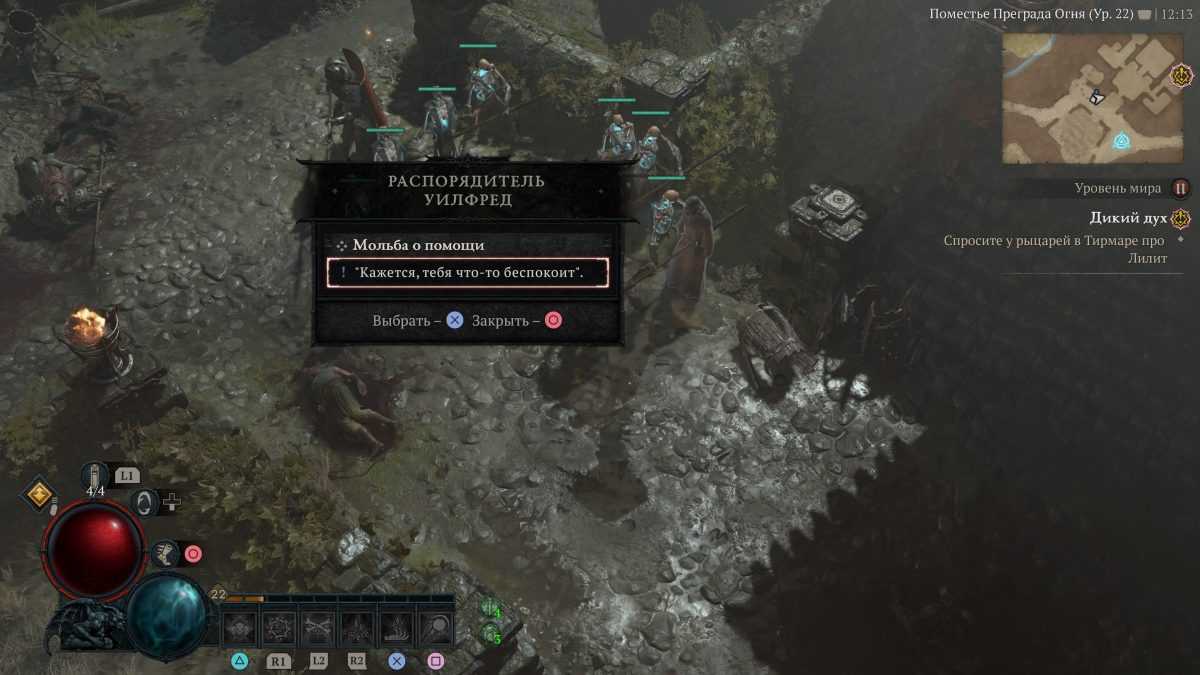The image size is (1200, 675).
Task: Click the blue waypoint marker on minimap
Action: pos(1122,141)
